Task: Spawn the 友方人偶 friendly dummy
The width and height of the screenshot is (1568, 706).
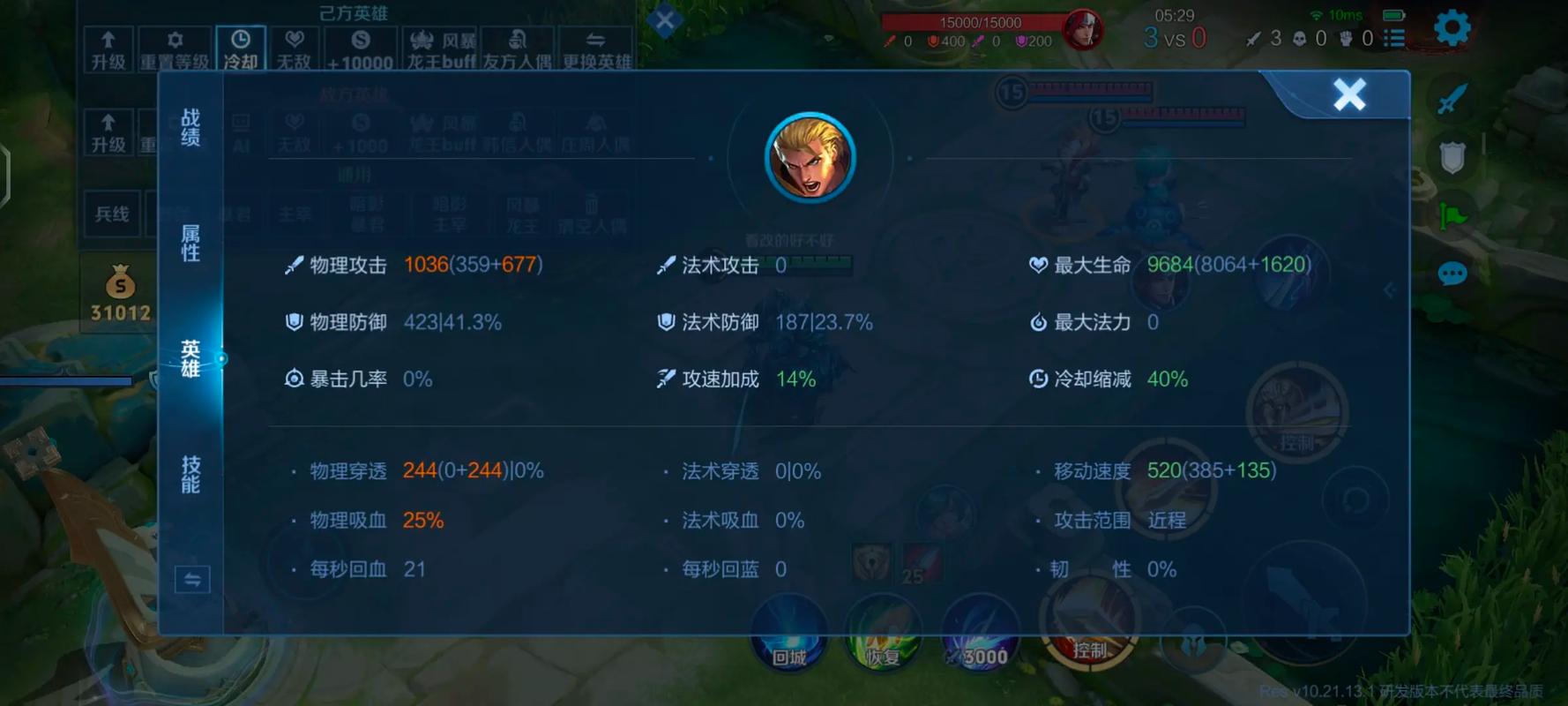Action: [519, 46]
